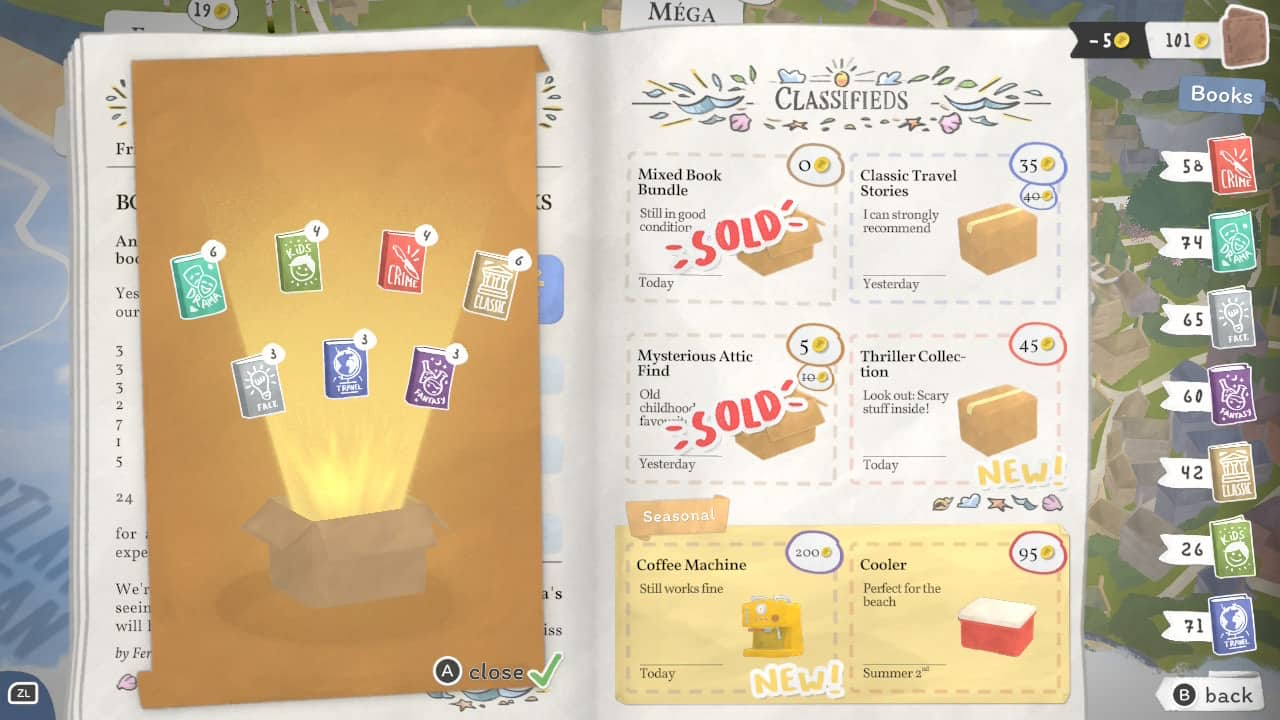Select the Classic books sidebar entry
Image resolution: width=1280 pixels, height=720 pixels.
pyautogui.click(x=1230, y=472)
